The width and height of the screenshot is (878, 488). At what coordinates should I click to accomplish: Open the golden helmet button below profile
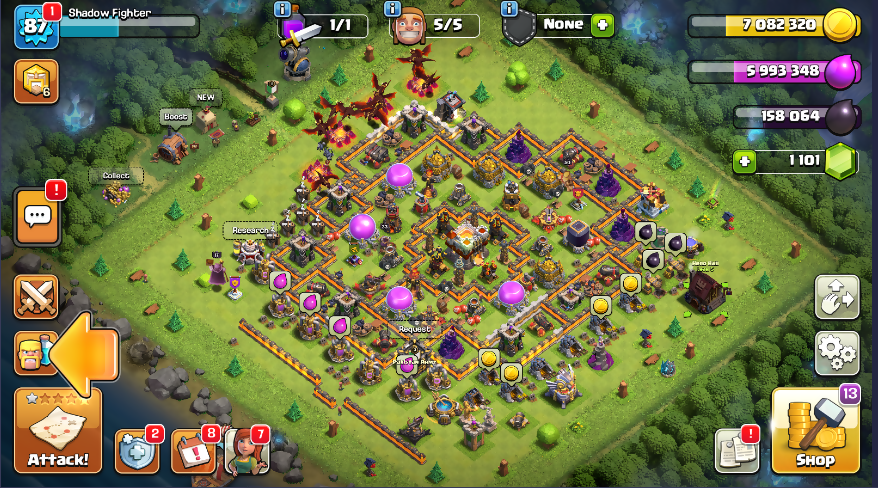pos(36,82)
